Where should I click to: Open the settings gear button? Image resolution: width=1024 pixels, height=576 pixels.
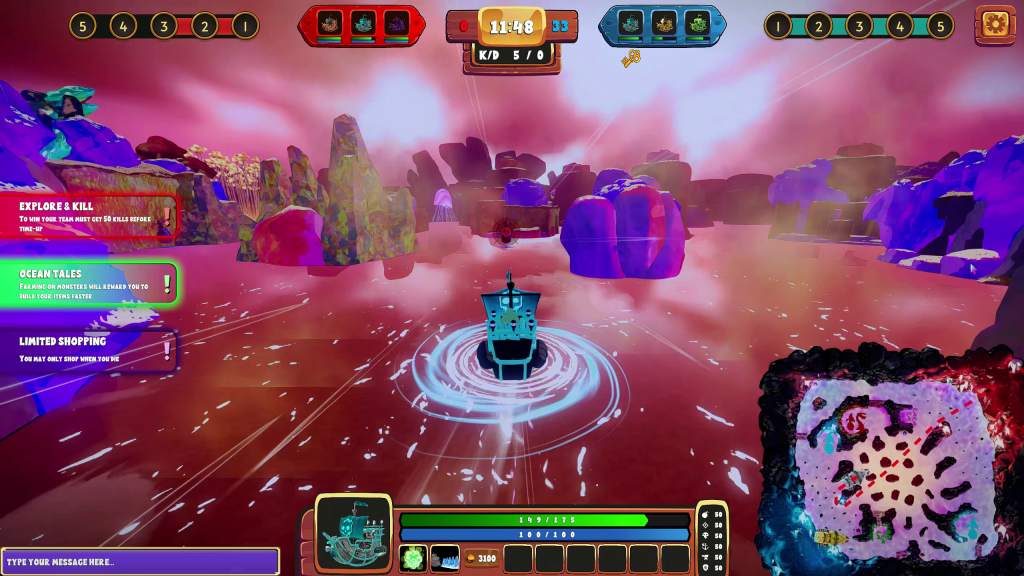(x=993, y=24)
